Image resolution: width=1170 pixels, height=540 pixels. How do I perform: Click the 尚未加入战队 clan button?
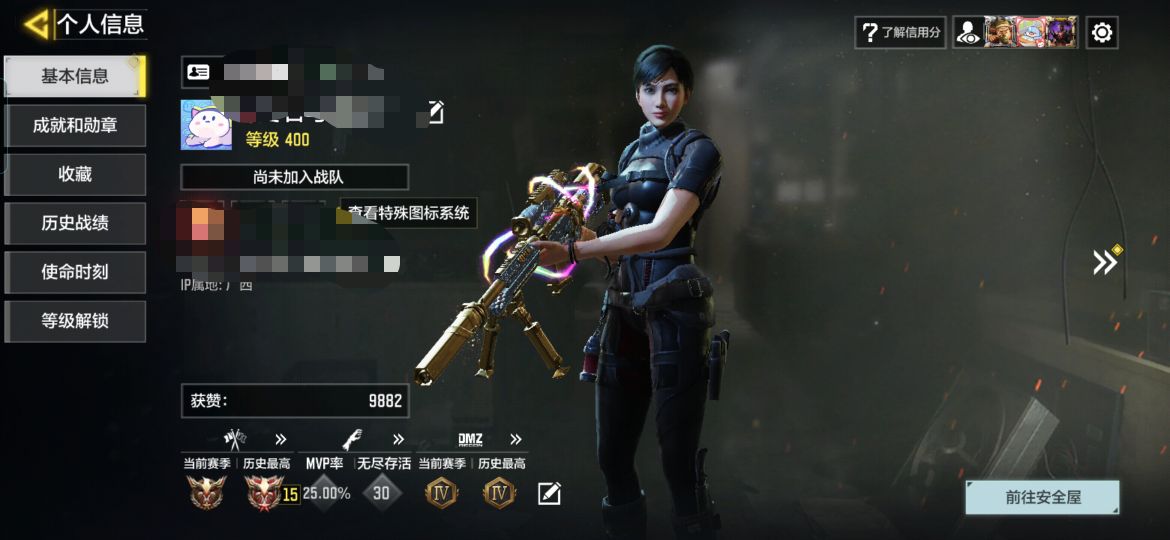point(294,177)
